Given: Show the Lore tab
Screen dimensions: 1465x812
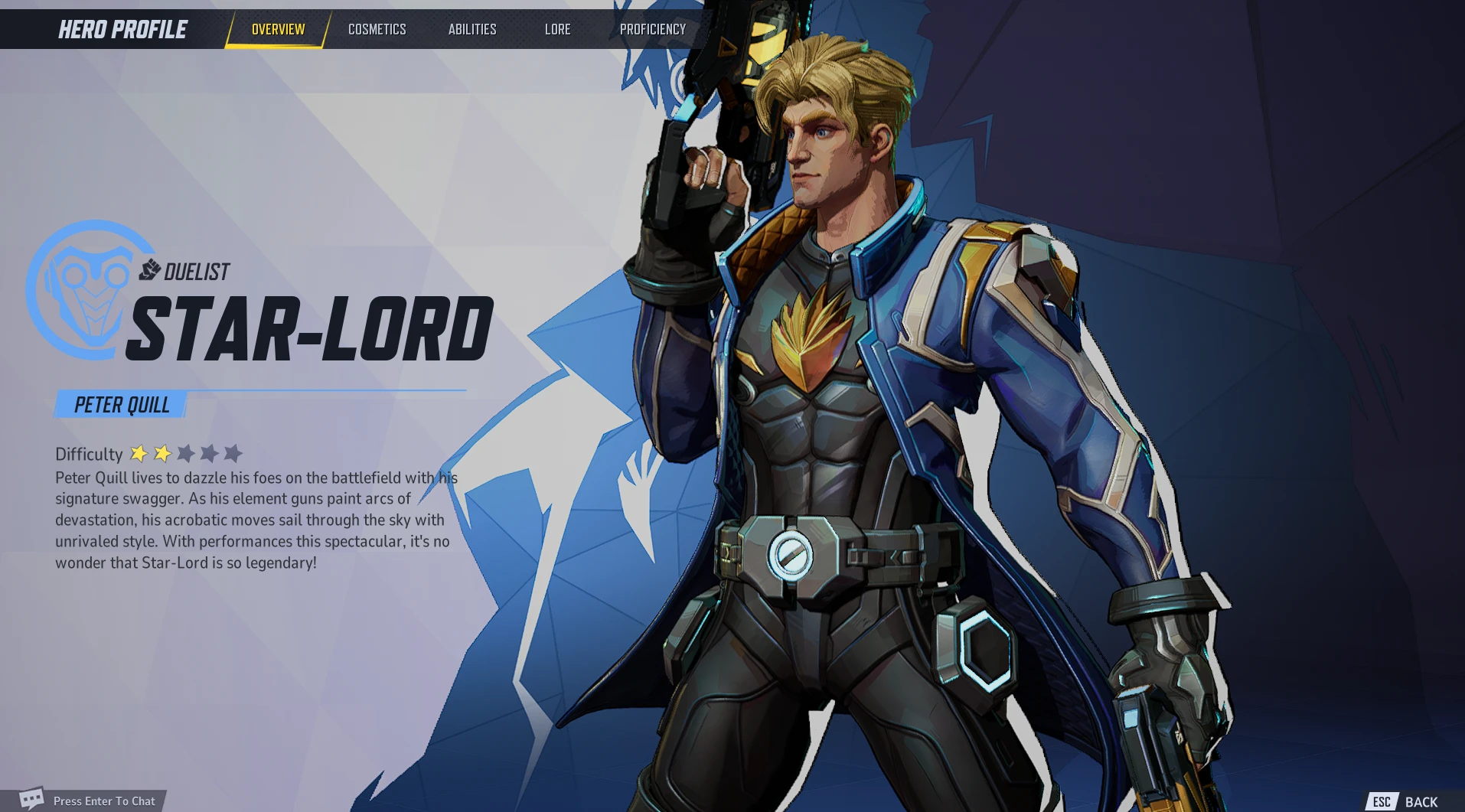Looking at the screenshot, I should pyautogui.click(x=557, y=30).
